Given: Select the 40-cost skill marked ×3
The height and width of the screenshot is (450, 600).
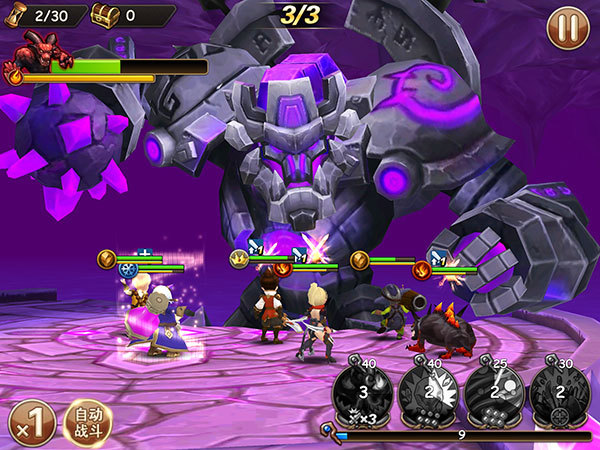Looking at the screenshot, I should (362, 390).
